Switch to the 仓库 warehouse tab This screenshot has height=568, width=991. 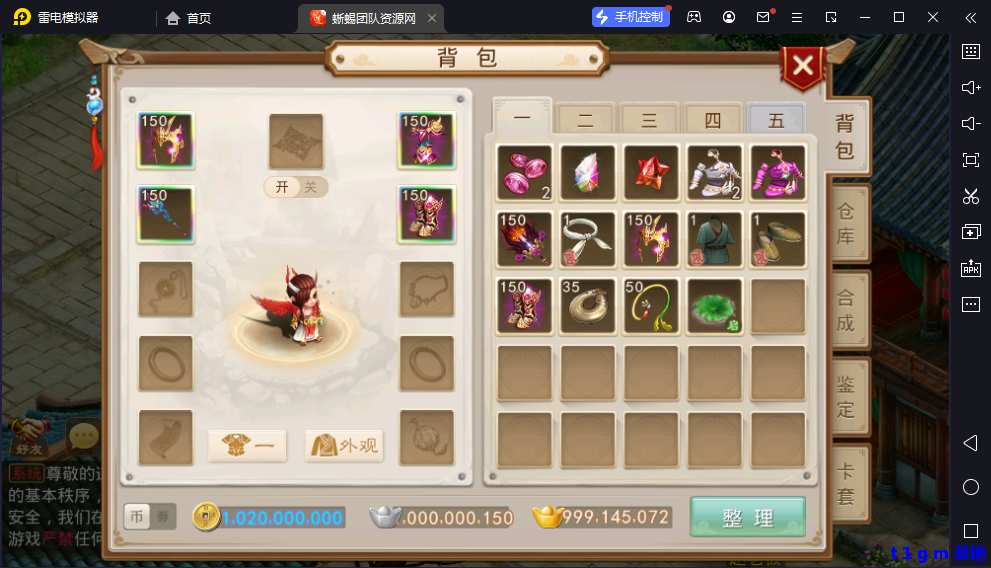point(845,223)
